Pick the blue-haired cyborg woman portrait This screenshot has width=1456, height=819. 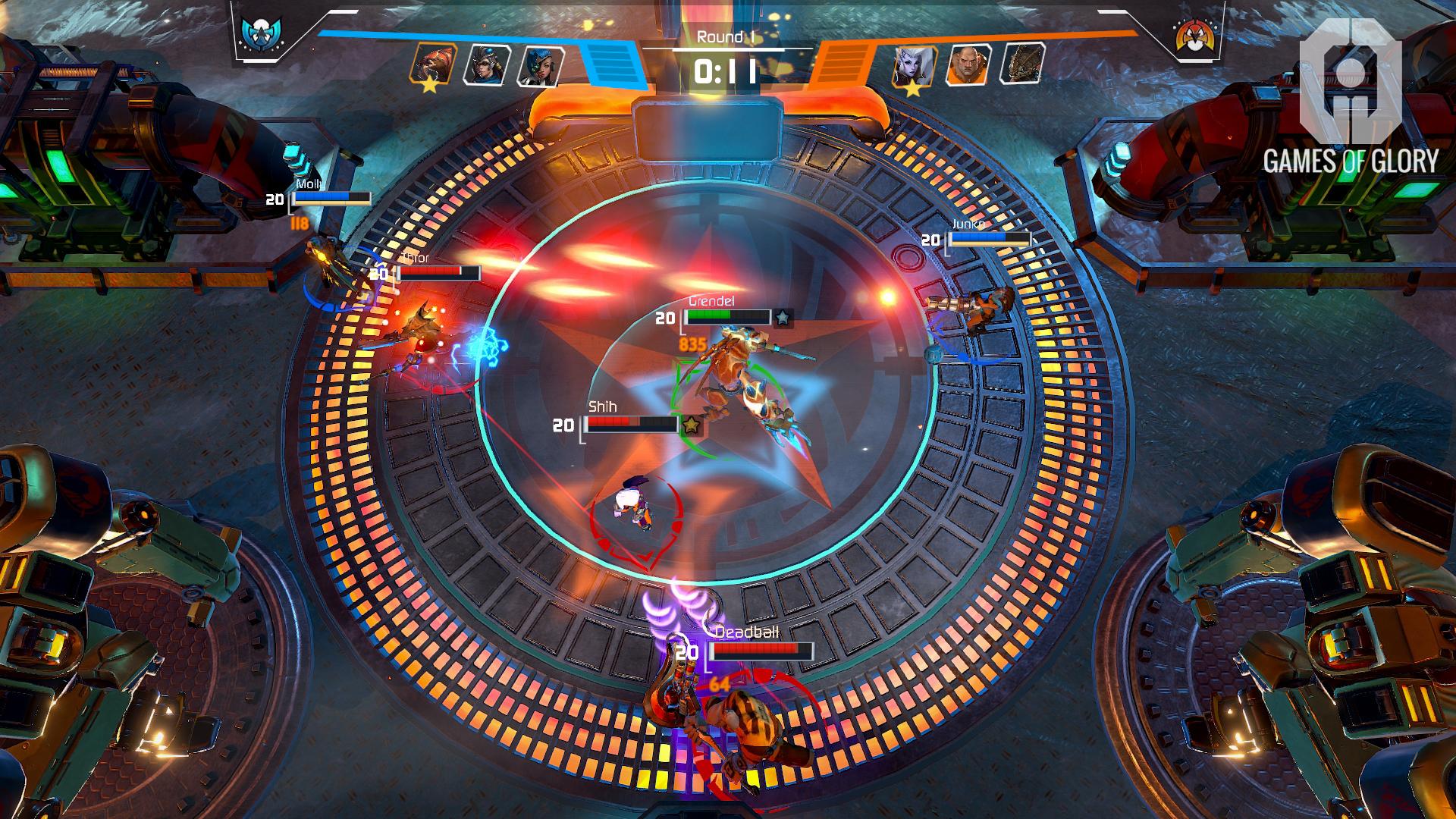point(540,65)
